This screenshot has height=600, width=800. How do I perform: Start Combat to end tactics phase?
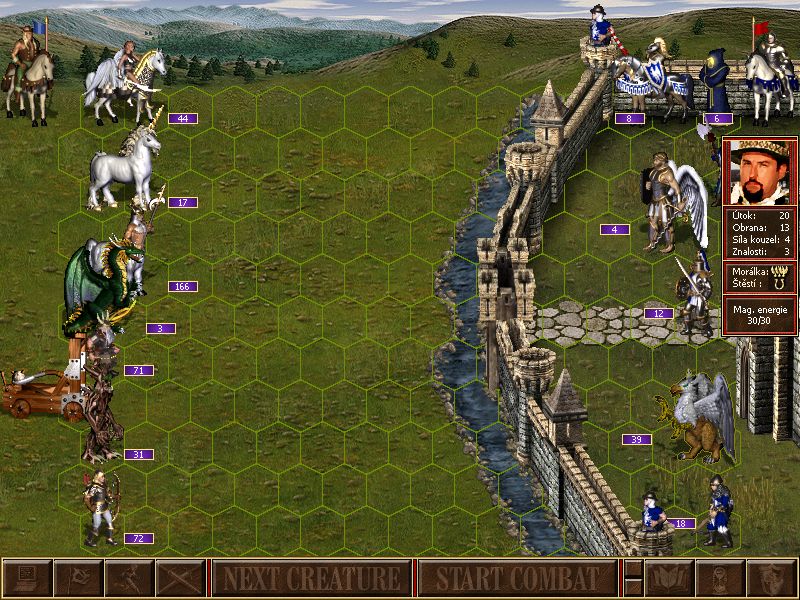coord(517,578)
